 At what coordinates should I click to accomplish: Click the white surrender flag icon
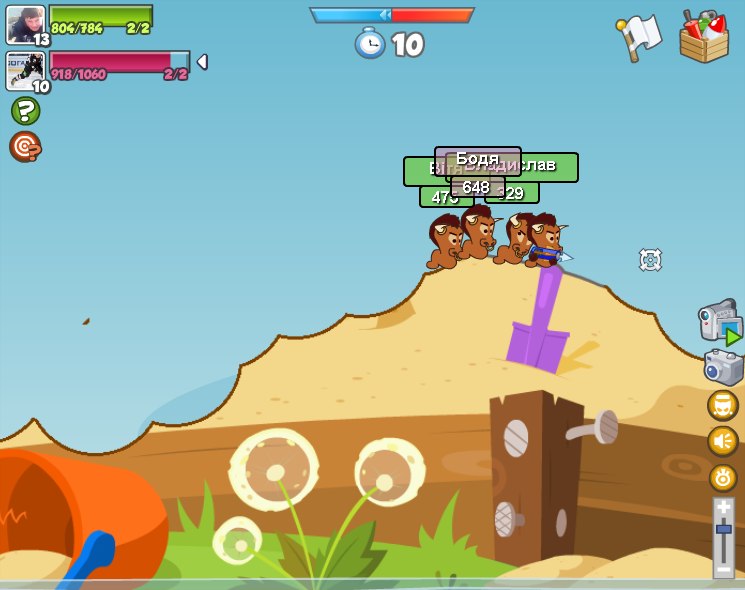click(640, 38)
